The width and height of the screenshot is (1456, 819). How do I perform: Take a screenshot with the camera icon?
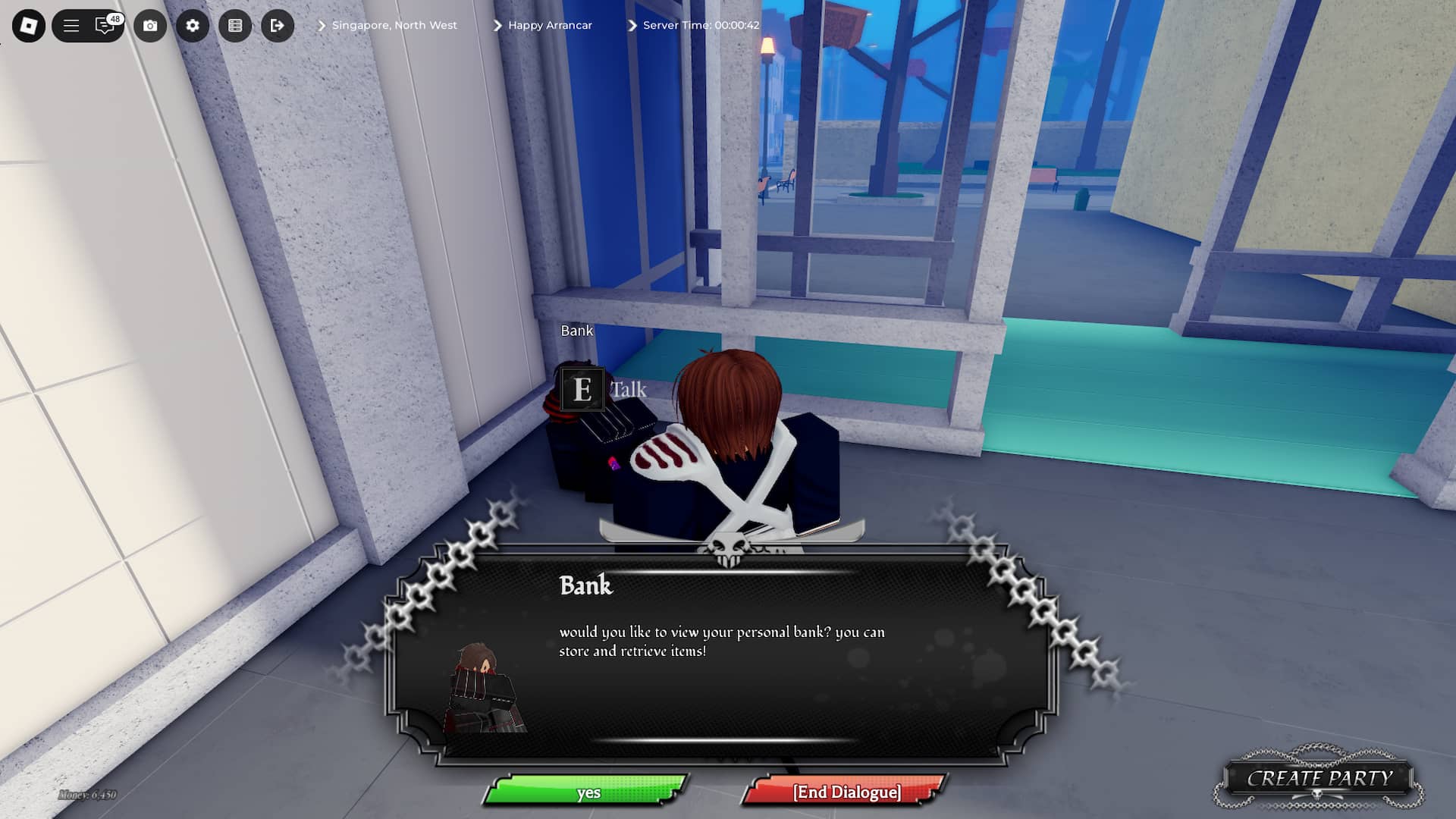click(x=151, y=25)
